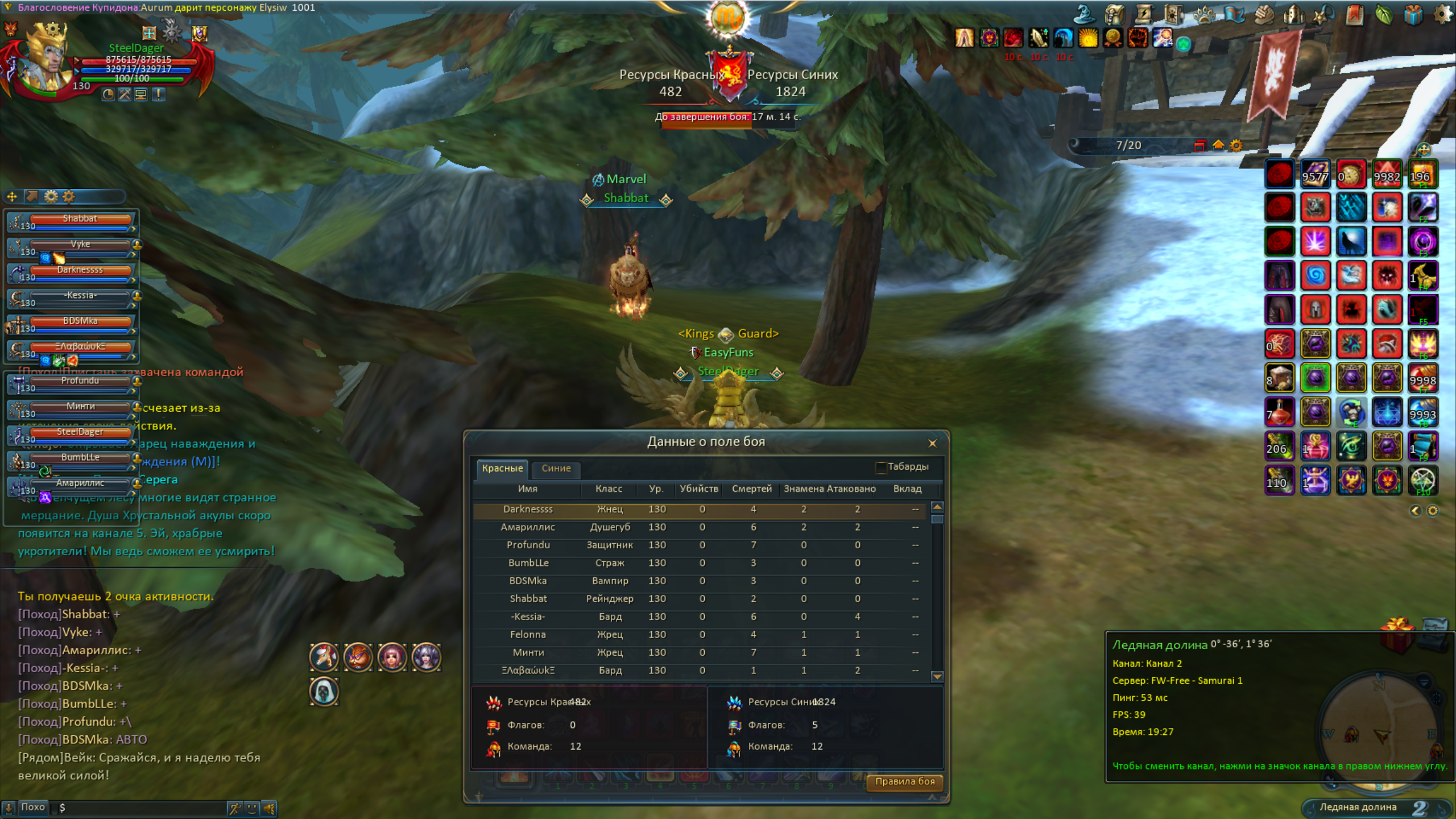The height and width of the screenshot is (819, 1456).
Task: Open the Похо chat channel selector
Action: coord(32,808)
